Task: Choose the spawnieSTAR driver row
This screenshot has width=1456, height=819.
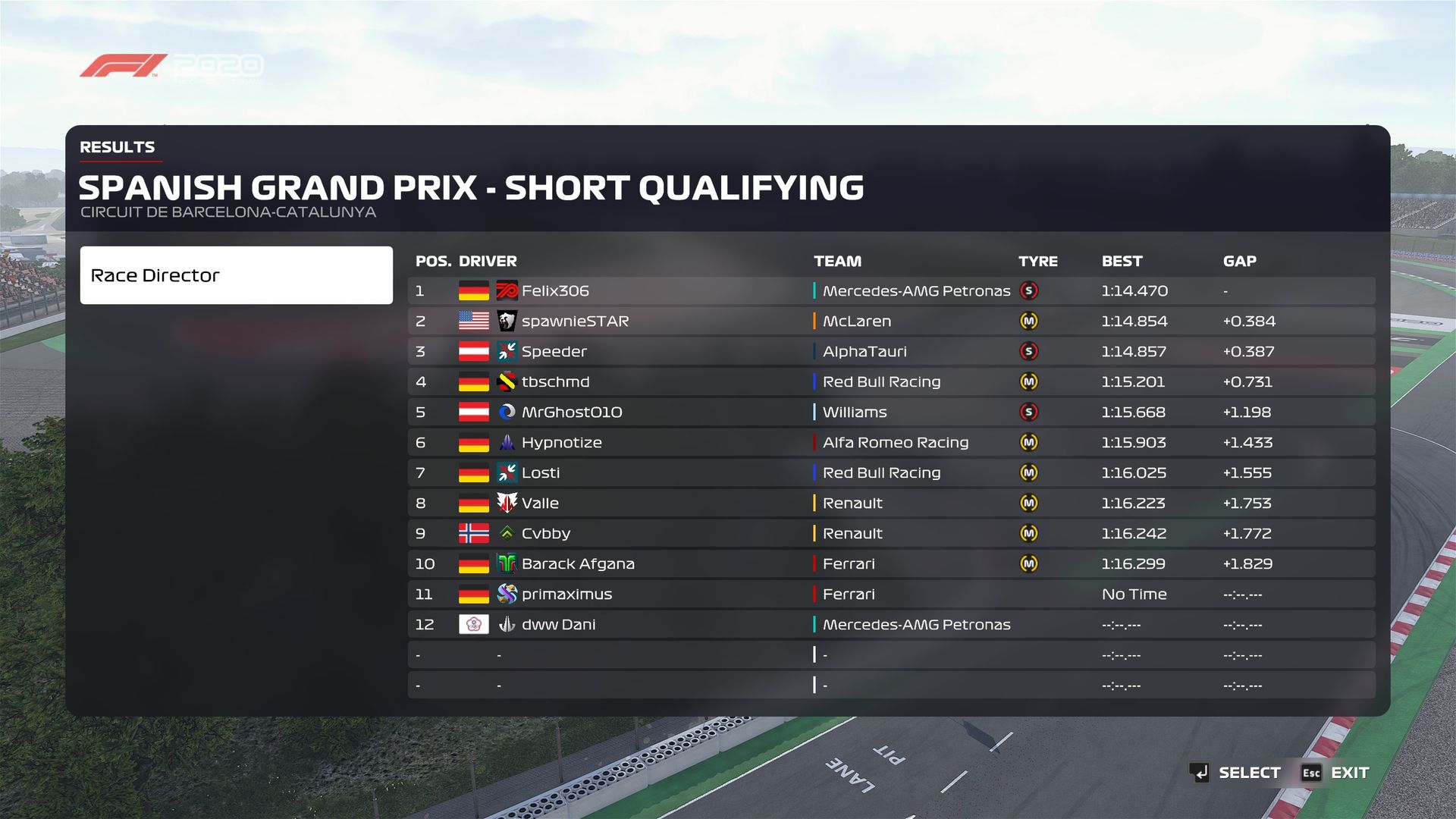Action: [890, 322]
